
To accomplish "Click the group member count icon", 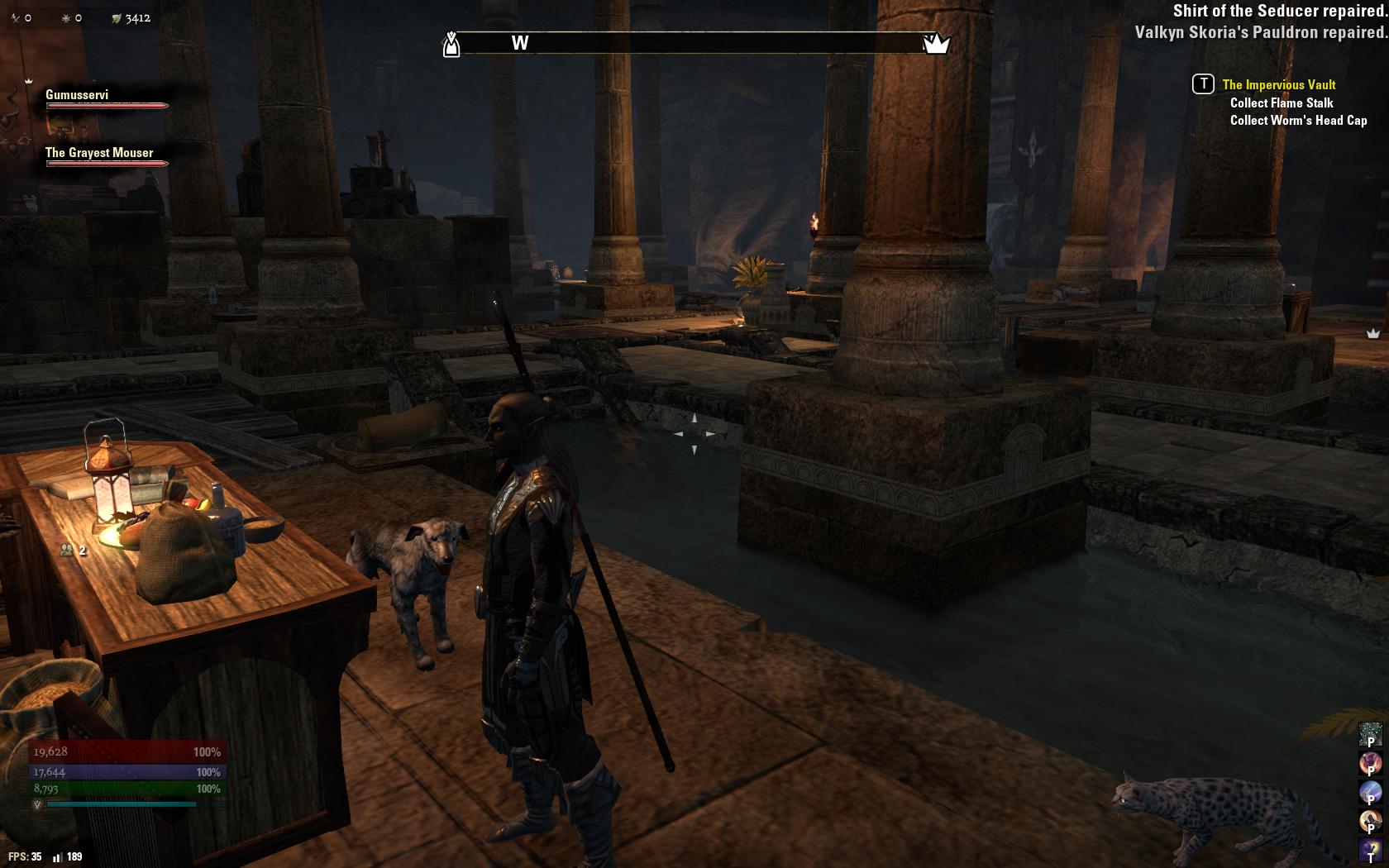I will coord(67,550).
